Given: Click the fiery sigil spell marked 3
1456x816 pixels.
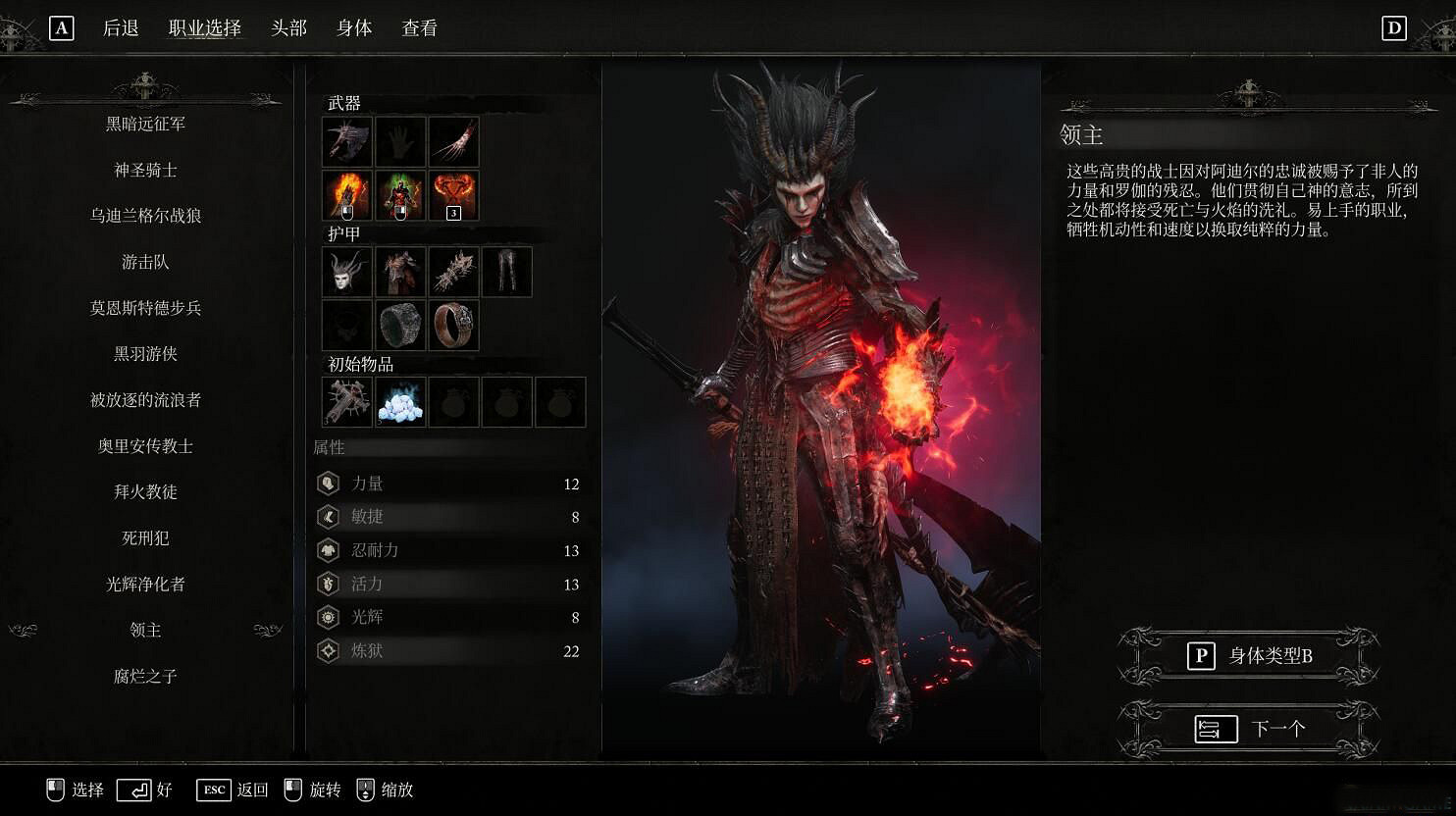Looking at the screenshot, I should point(453,195).
